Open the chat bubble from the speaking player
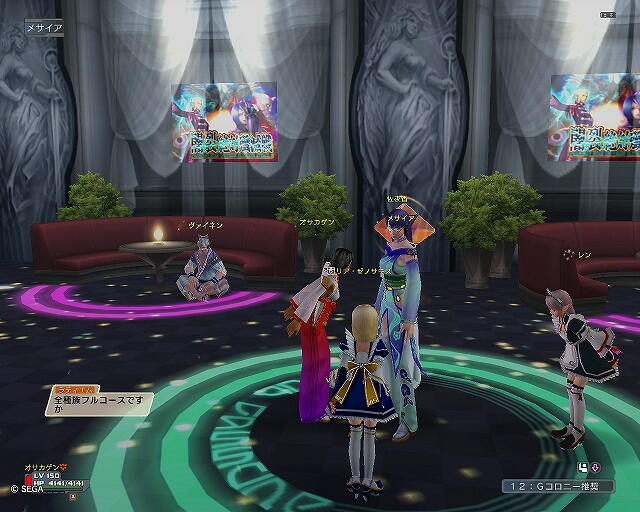The height and width of the screenshot is (512, 640). click(x=94, y=404)
